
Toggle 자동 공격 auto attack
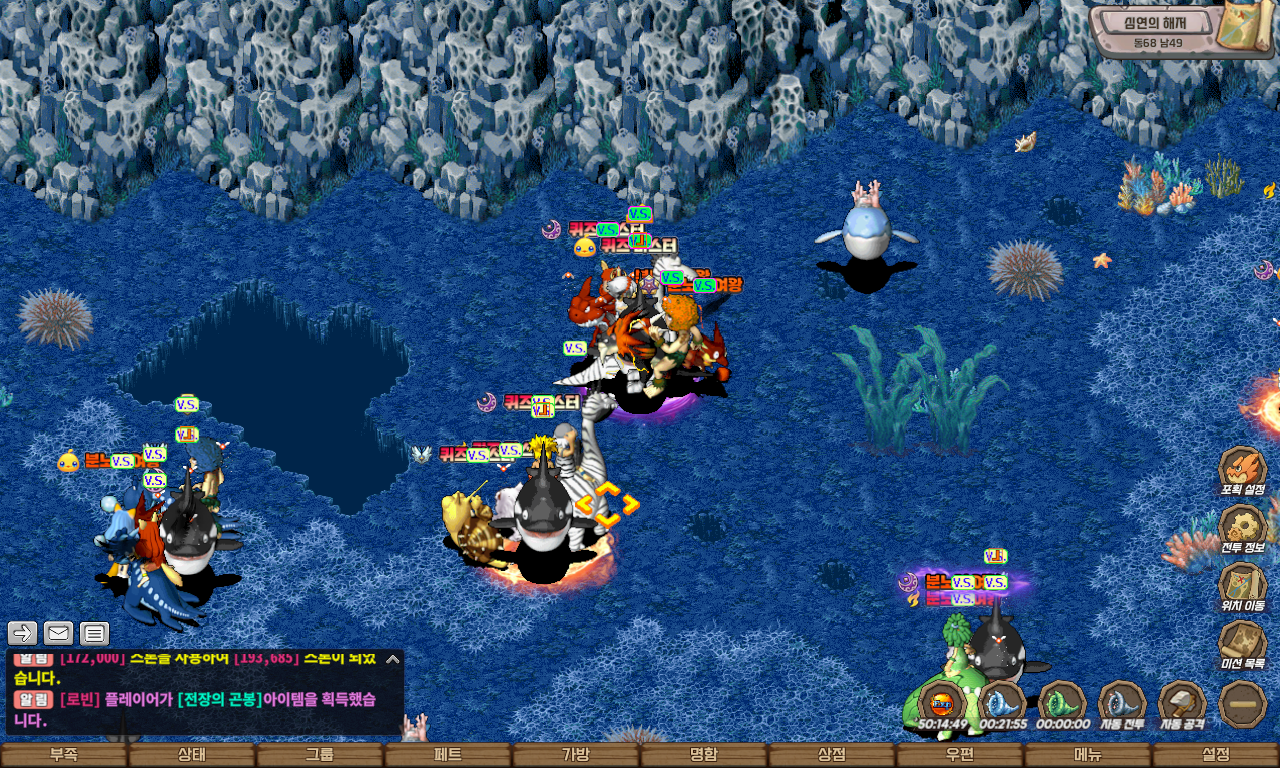1182,705
